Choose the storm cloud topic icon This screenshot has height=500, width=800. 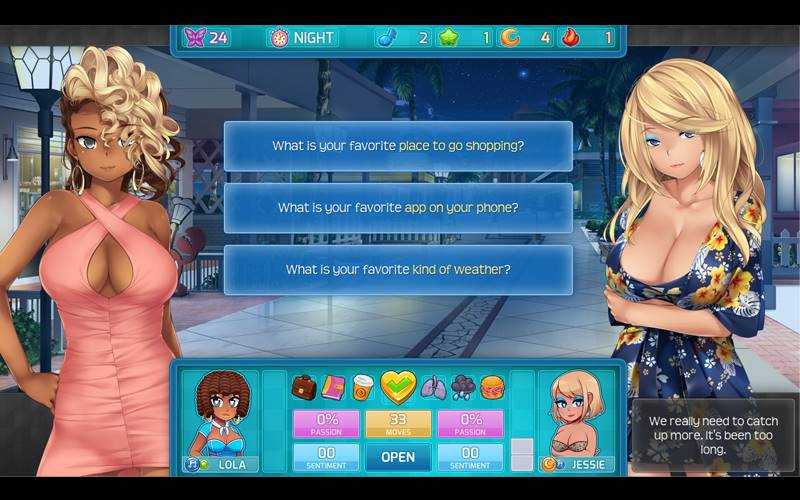(463, 387)
